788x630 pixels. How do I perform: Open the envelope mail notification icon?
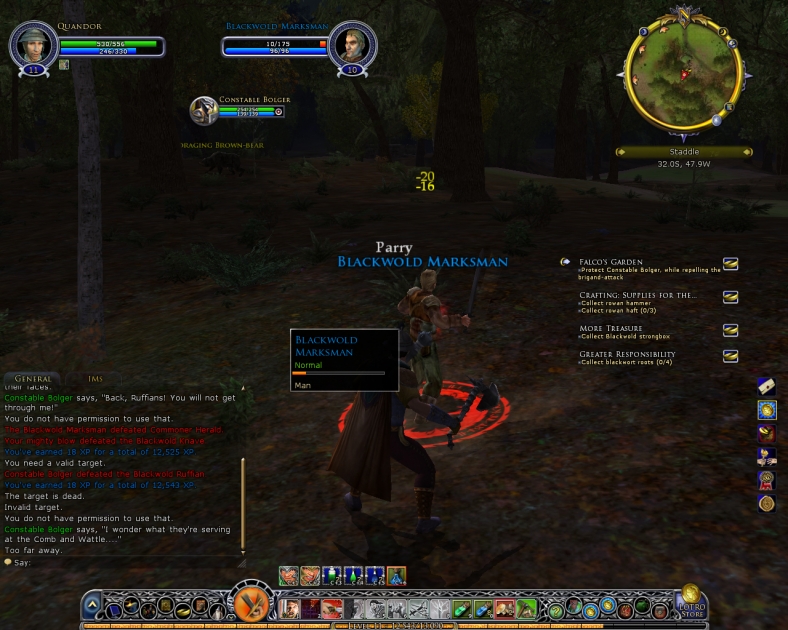(767, 385)
